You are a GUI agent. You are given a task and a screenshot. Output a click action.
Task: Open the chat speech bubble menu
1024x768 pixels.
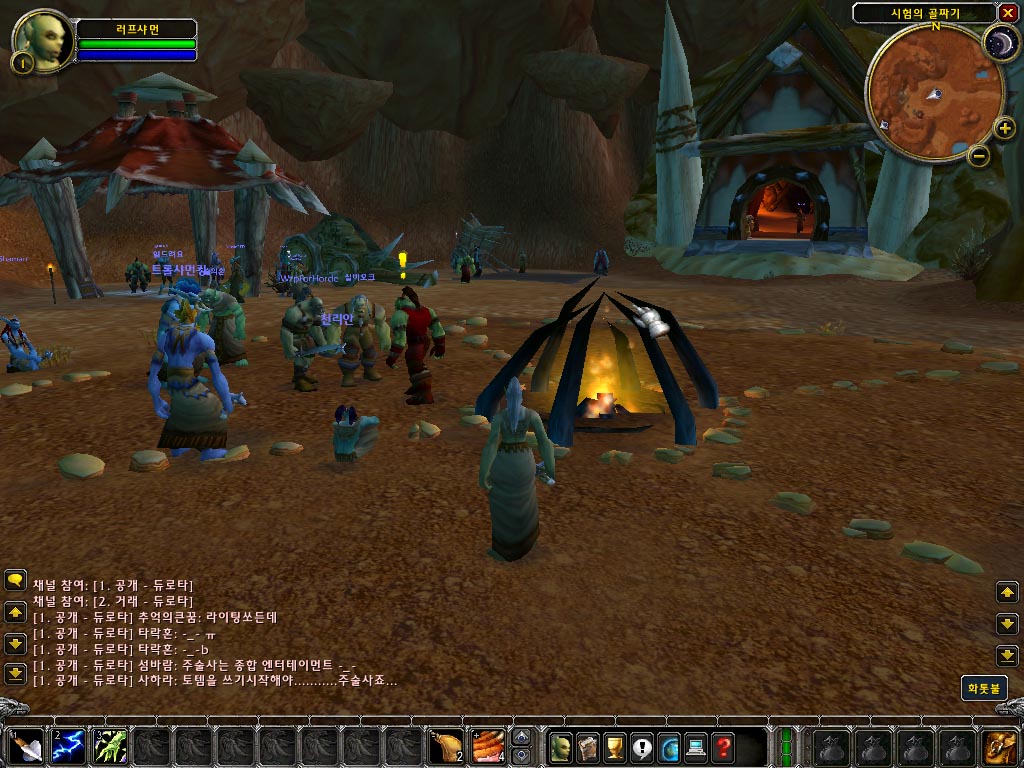pos(15,579)
